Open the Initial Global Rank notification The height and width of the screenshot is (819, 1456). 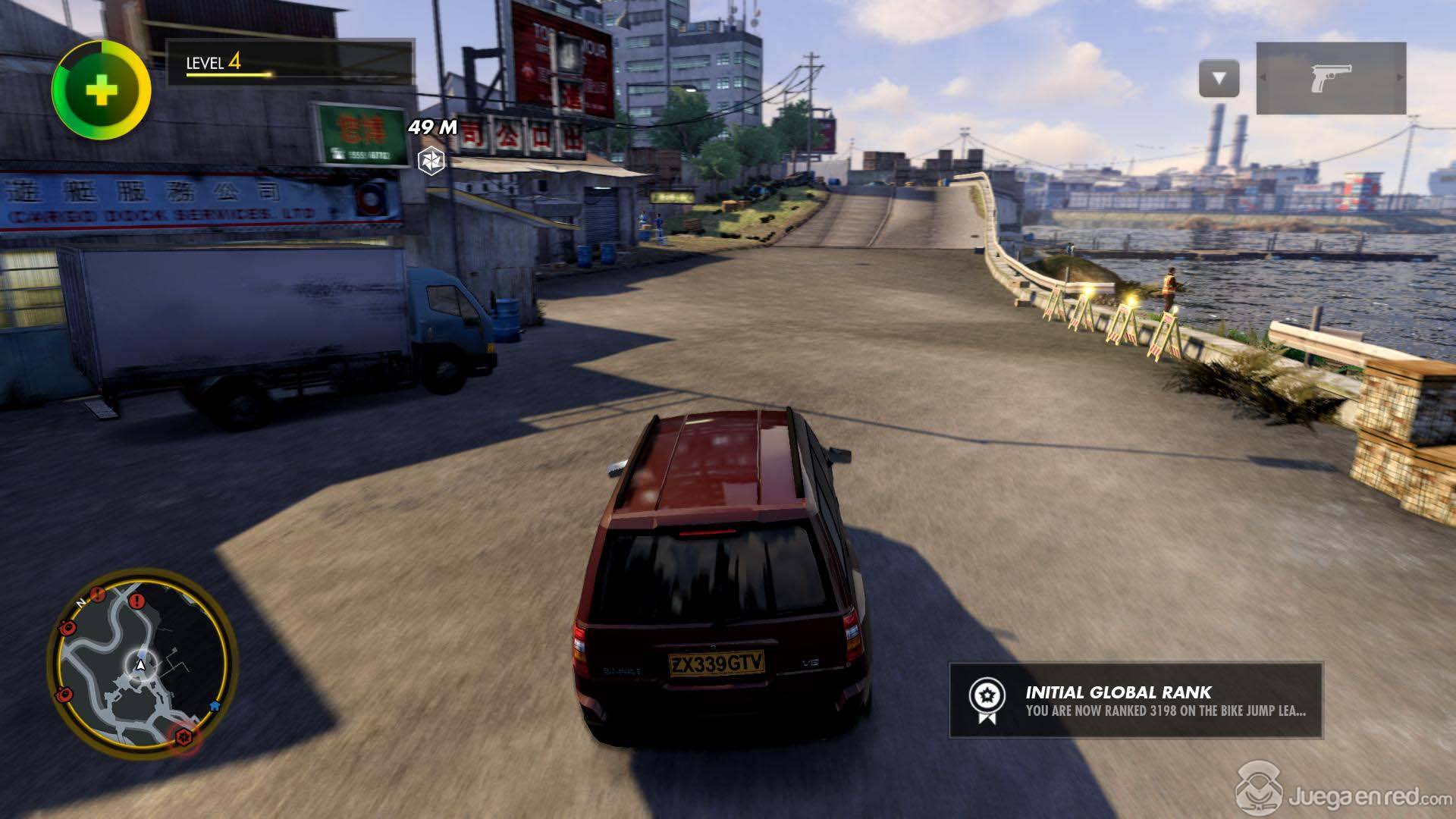(x=1135, y=700)
